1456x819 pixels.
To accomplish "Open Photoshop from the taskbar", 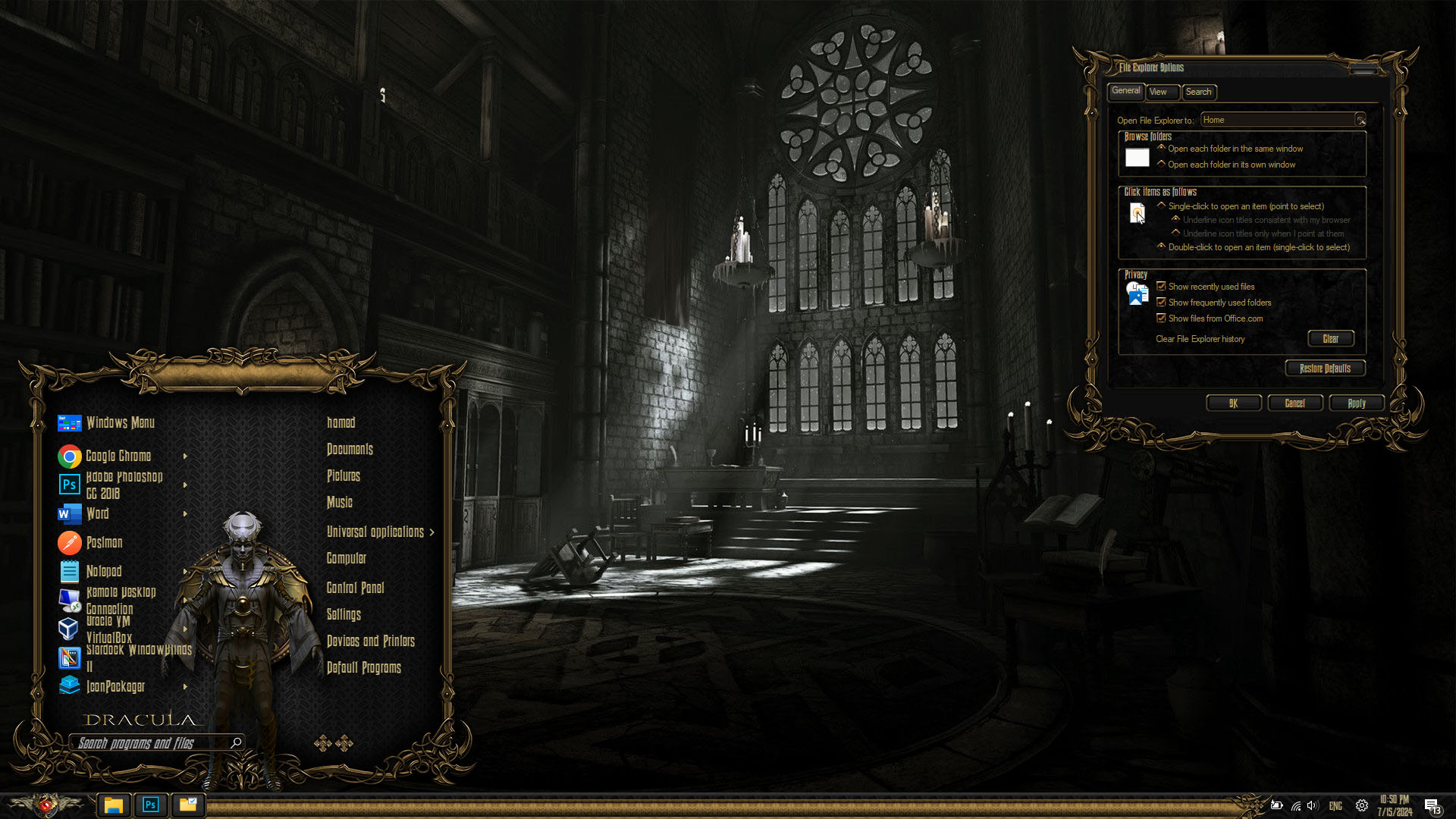I will click(150, 805).
